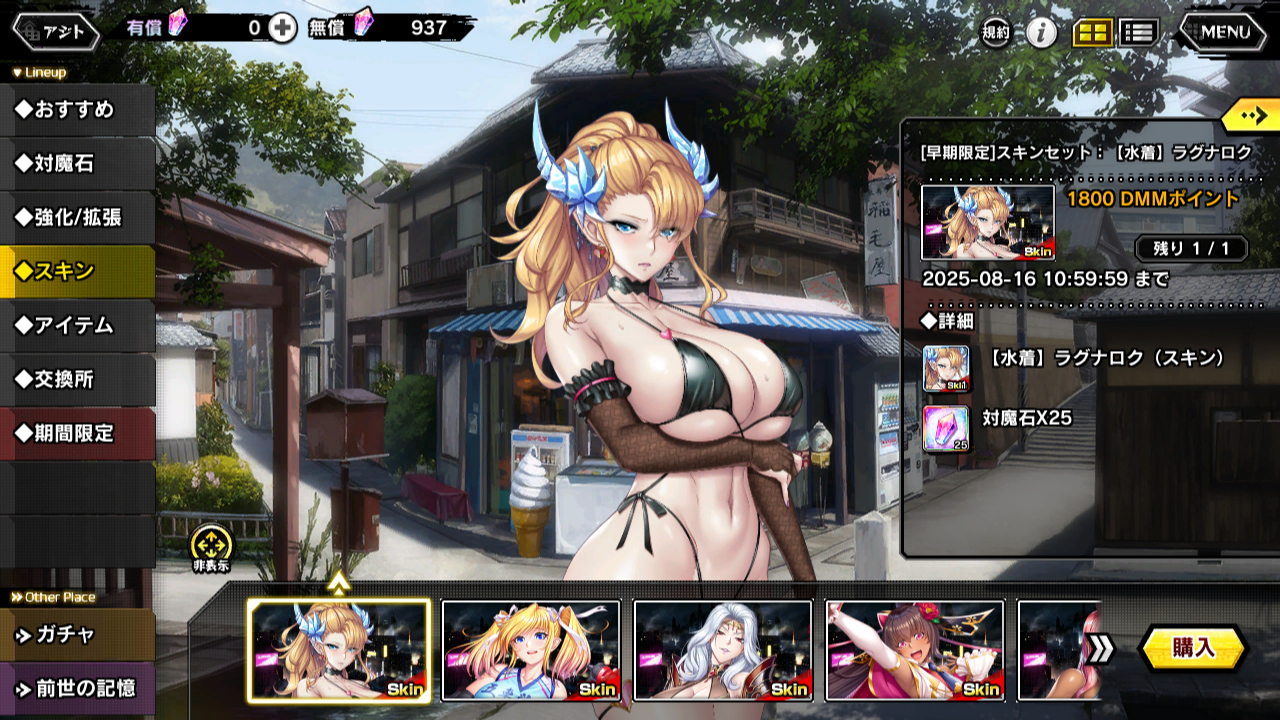Select the おすすめ shop category
This screenshot has height=720, width=1280.
(x=76, y=110)
